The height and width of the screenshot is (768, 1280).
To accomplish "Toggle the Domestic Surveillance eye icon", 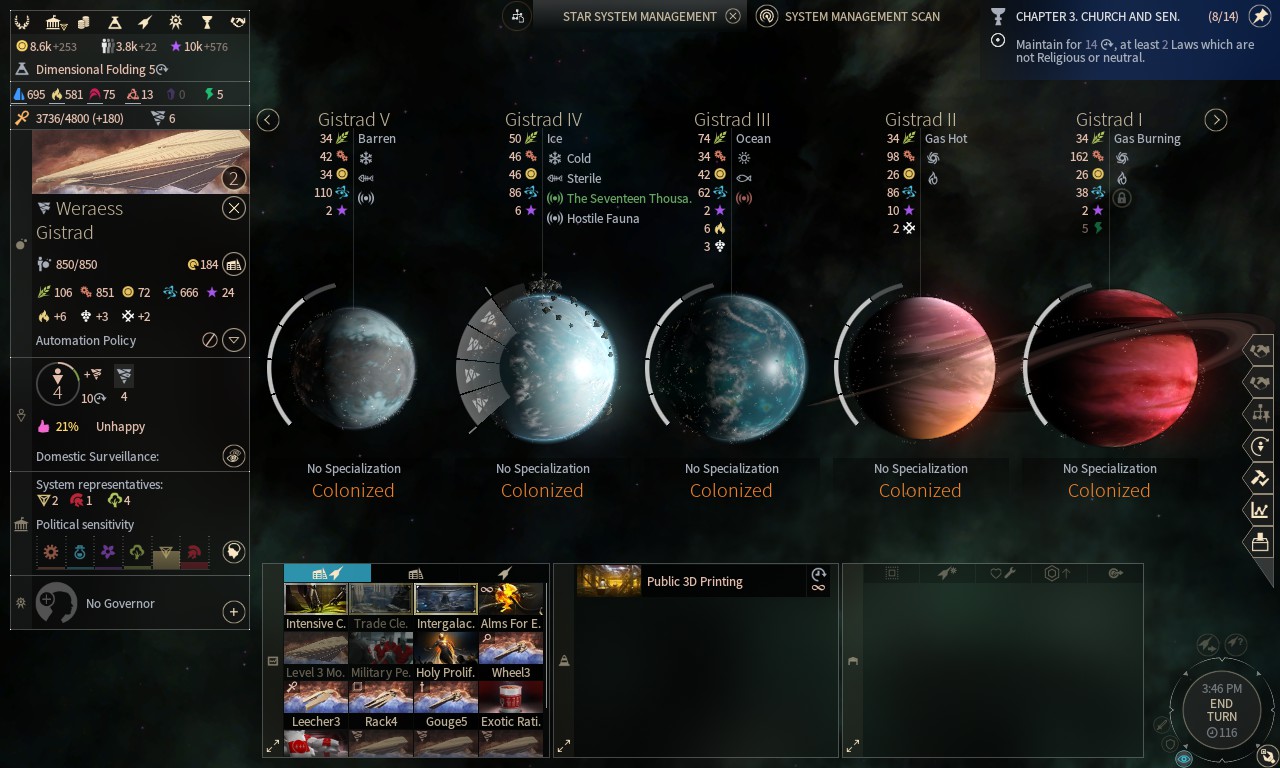I will tap(233, 456).
